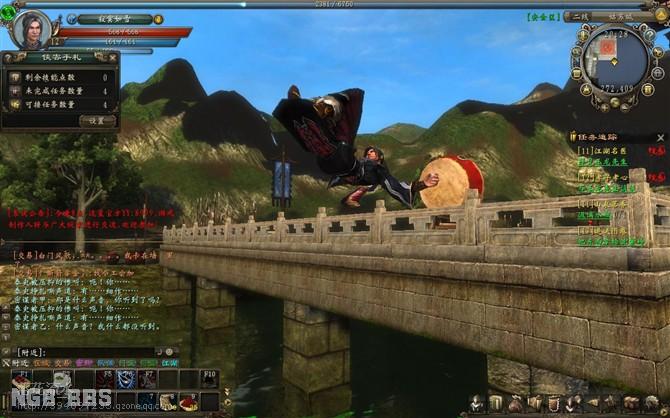Activate the blue swirl skill icon
Screen dimensions: 670x418
coord(126,379)
